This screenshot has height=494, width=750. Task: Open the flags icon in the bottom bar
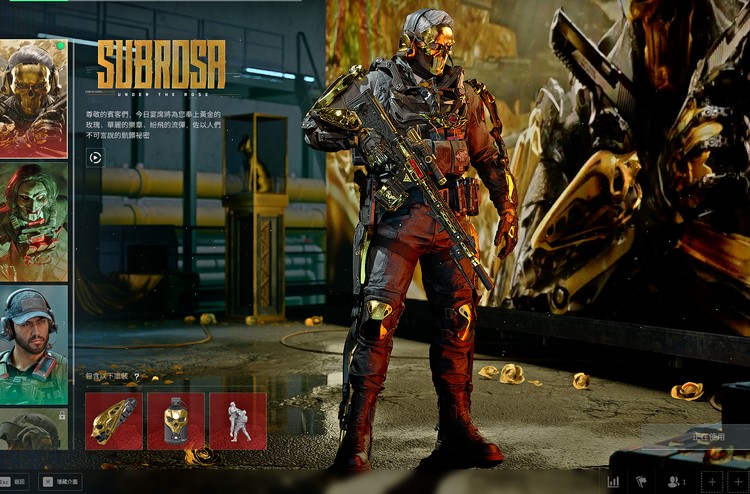click(x=641, y=481)
